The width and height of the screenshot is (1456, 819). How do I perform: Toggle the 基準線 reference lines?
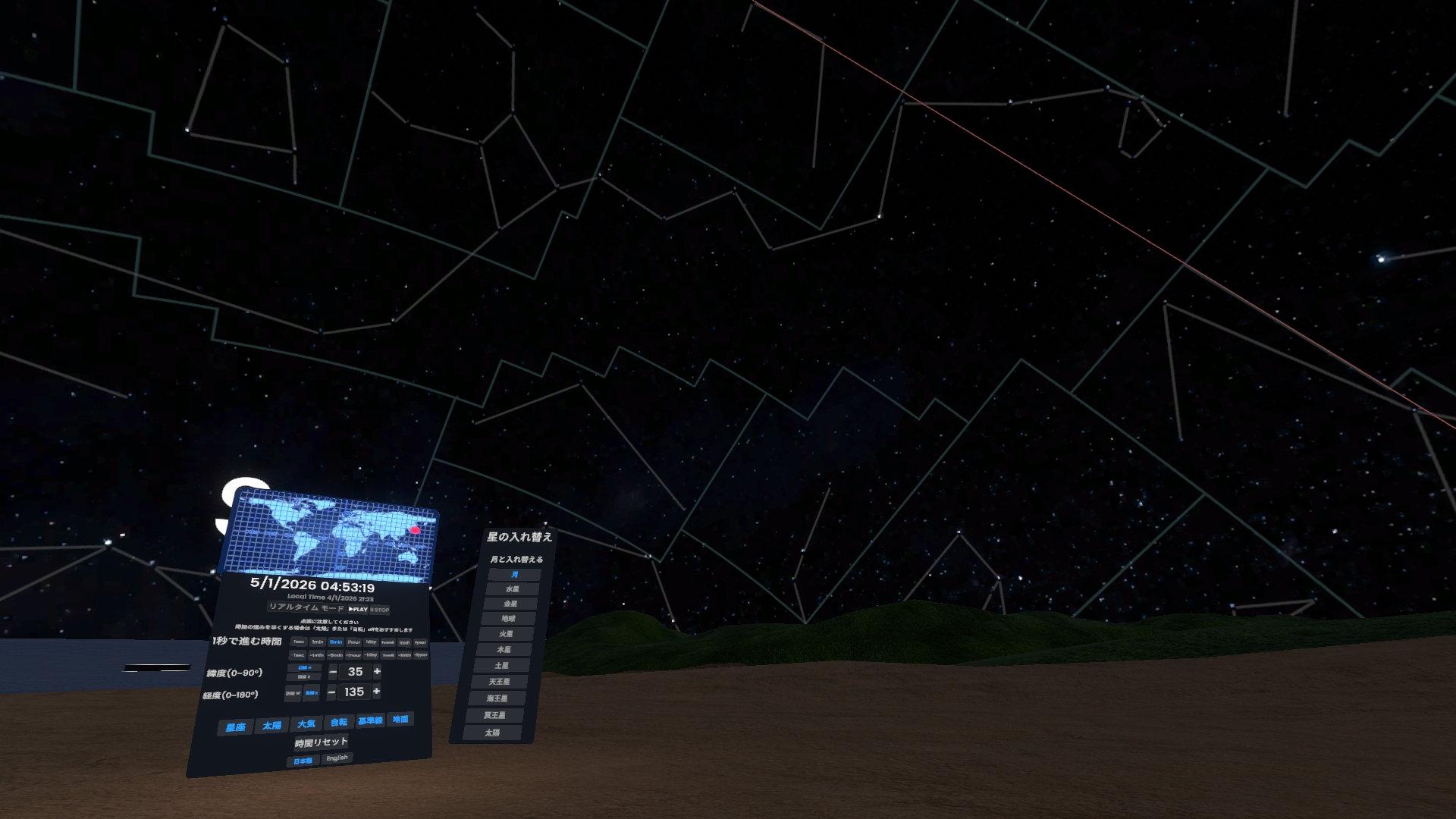(370, 720)
